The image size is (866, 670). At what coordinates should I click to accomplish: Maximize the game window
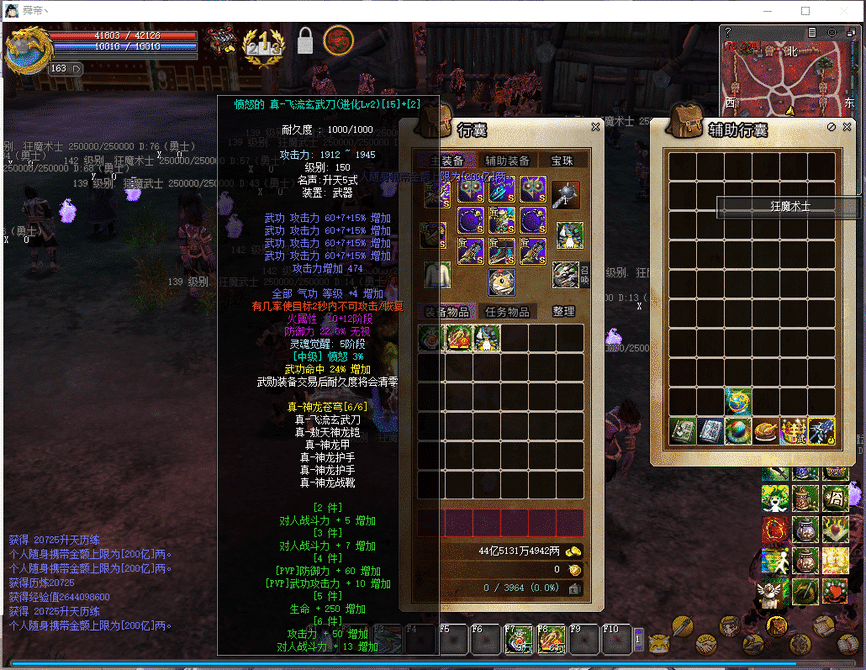[806, 11]
